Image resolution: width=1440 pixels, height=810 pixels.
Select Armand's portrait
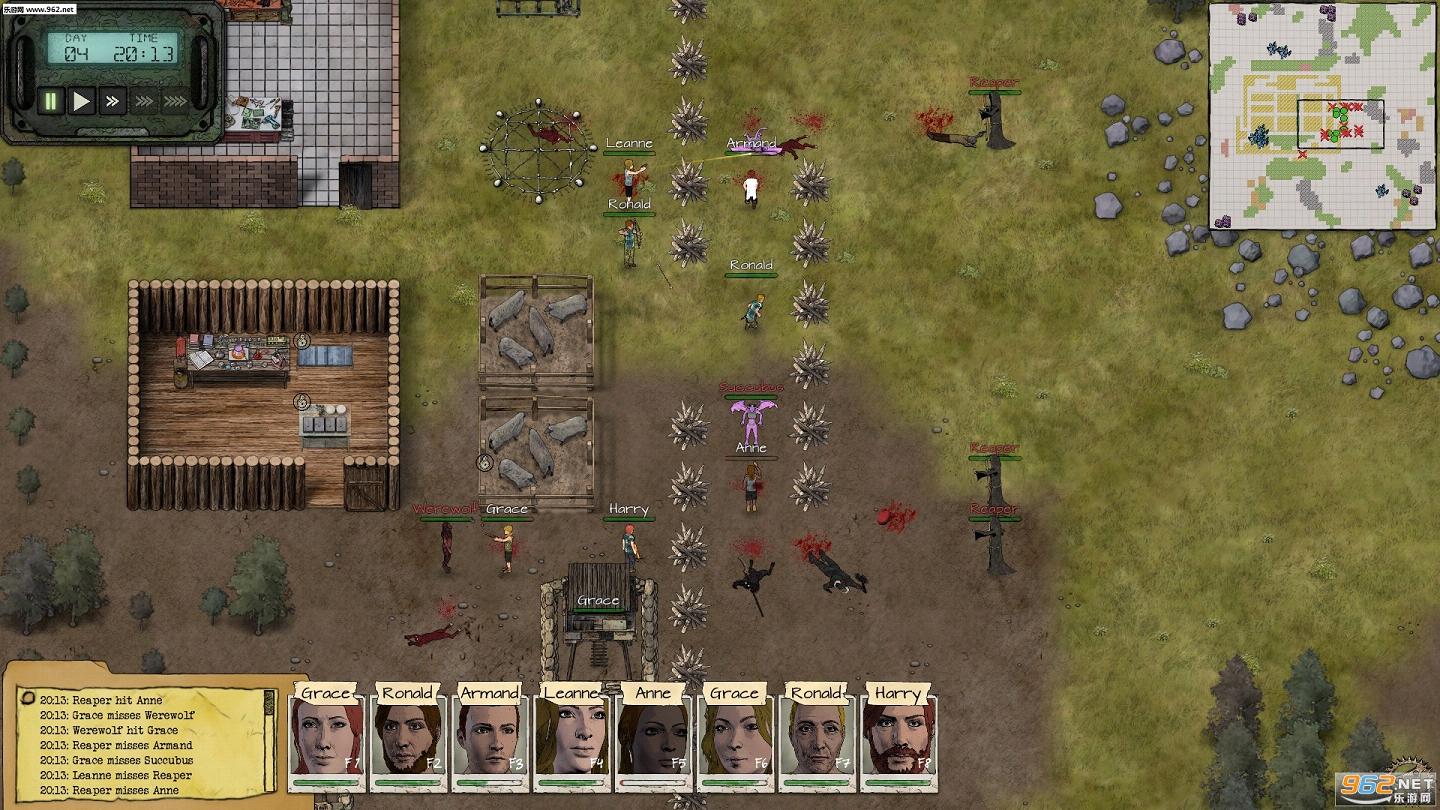490,741
